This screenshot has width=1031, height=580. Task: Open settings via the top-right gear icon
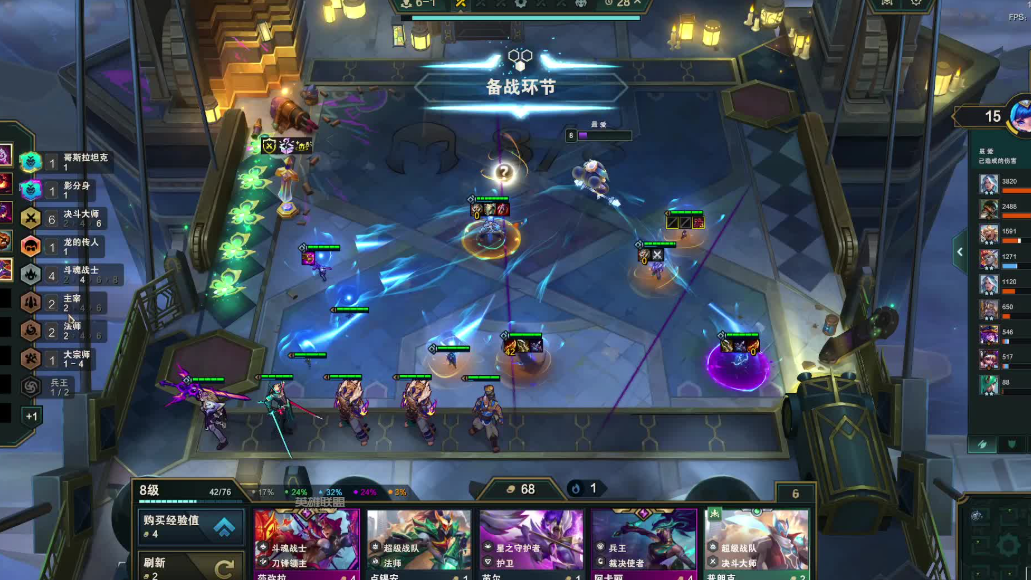pyautogui.click(x=915, y=4)
